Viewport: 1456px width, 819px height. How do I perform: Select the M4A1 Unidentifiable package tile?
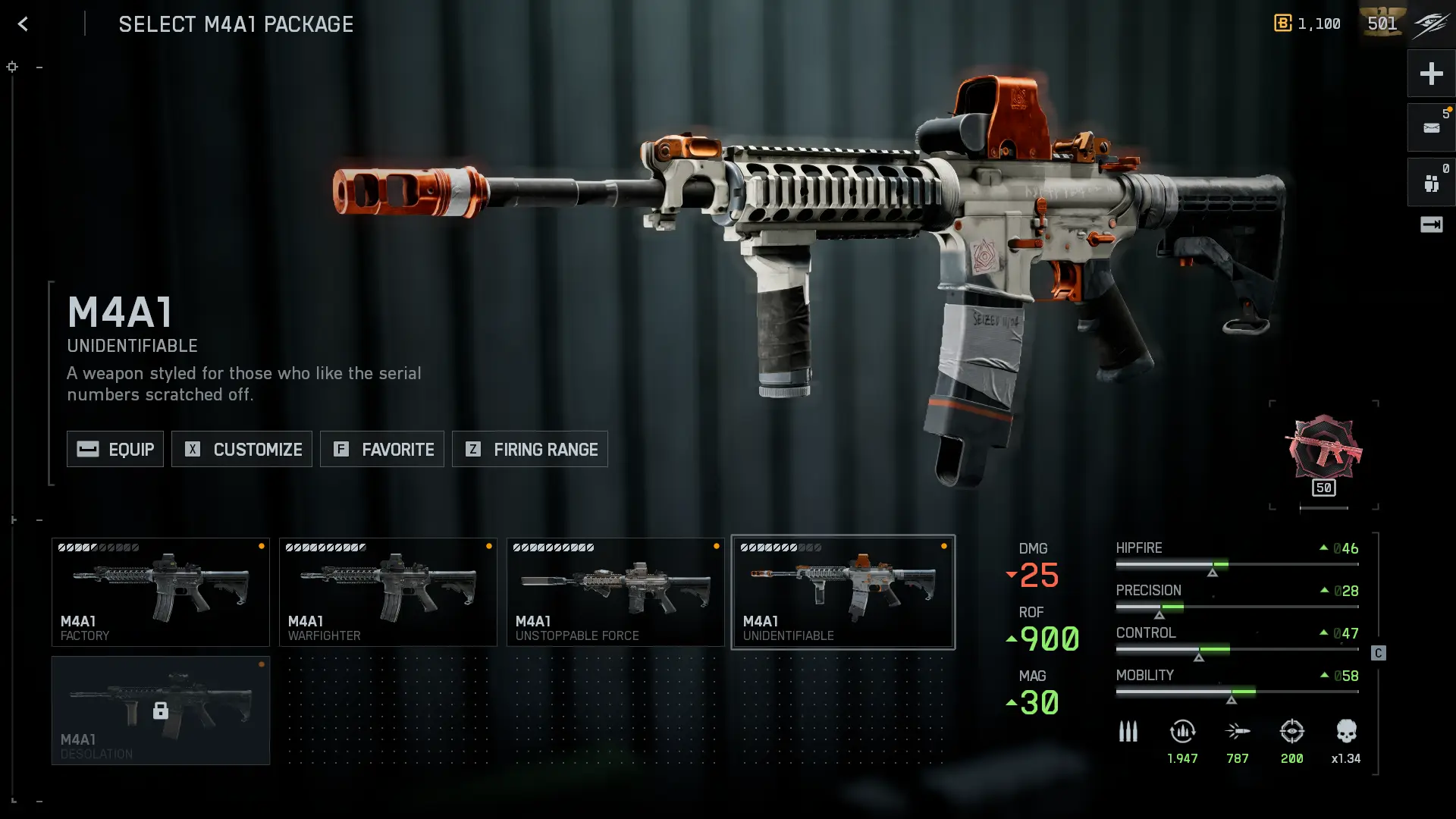[843, 592]
